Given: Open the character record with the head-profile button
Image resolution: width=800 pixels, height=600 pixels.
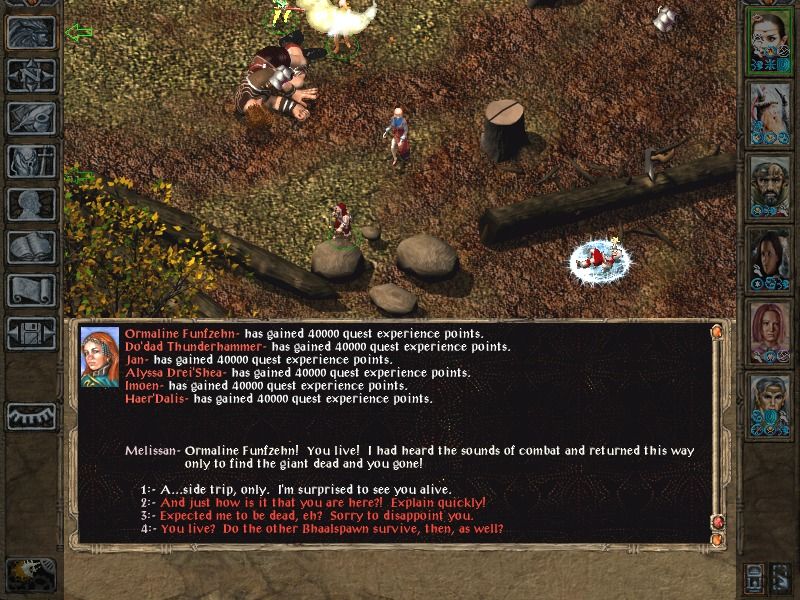Looking at the screenshot, I should [x=31, y=204].
